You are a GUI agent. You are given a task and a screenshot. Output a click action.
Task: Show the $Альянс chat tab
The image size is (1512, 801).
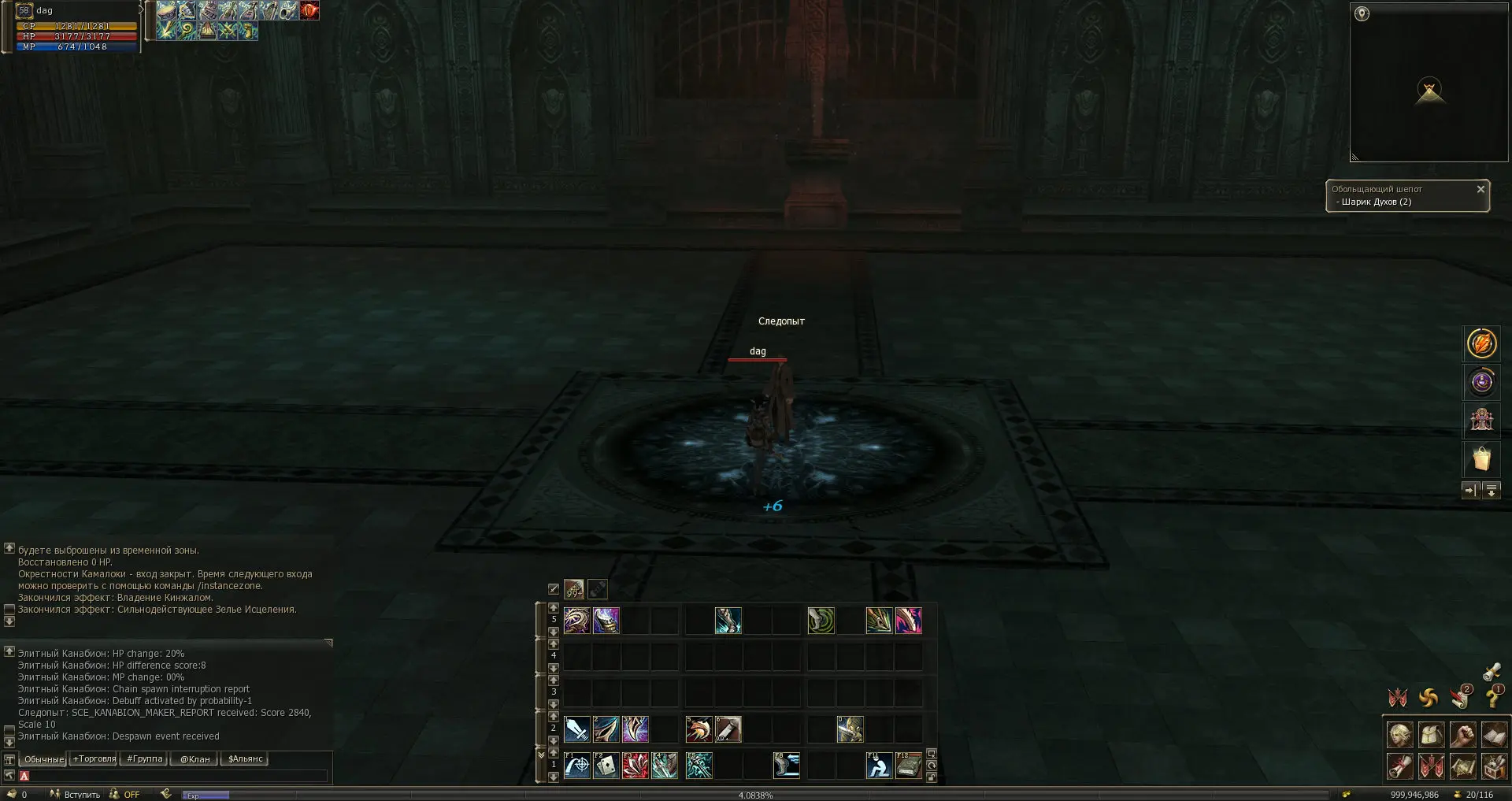click(x=245, y=759)
